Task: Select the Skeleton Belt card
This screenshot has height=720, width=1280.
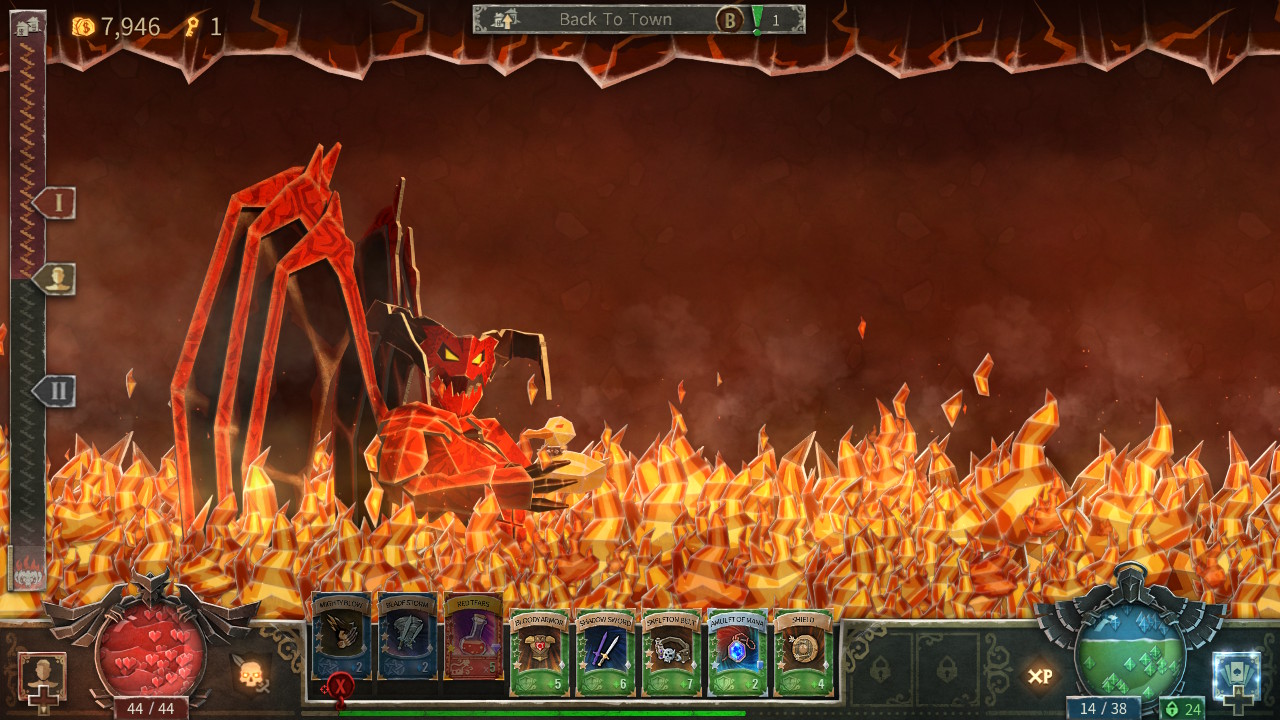Action: click(672, 652)
